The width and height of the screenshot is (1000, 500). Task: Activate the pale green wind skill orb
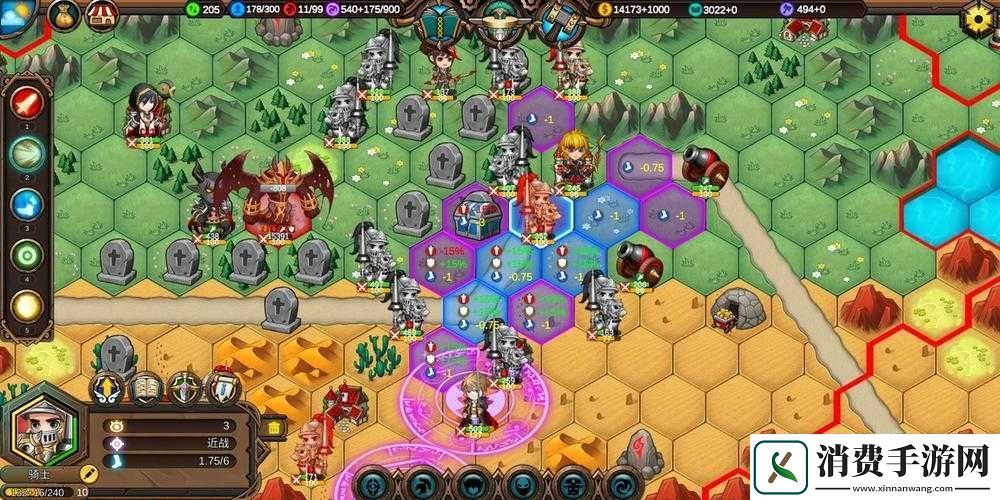(x=26, y=153)
